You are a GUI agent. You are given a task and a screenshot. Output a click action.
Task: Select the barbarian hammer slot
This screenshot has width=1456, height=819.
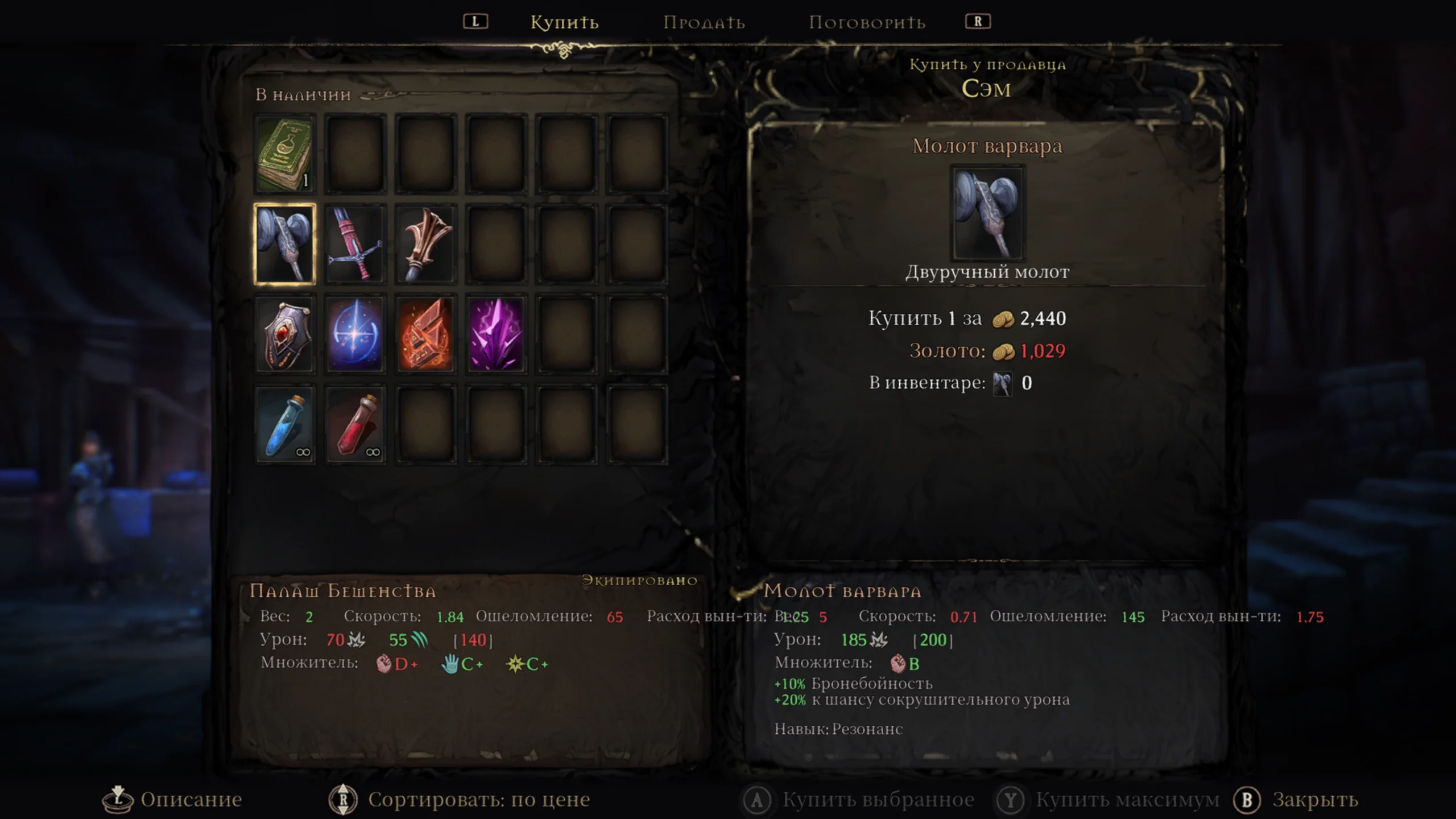point(284,244)
